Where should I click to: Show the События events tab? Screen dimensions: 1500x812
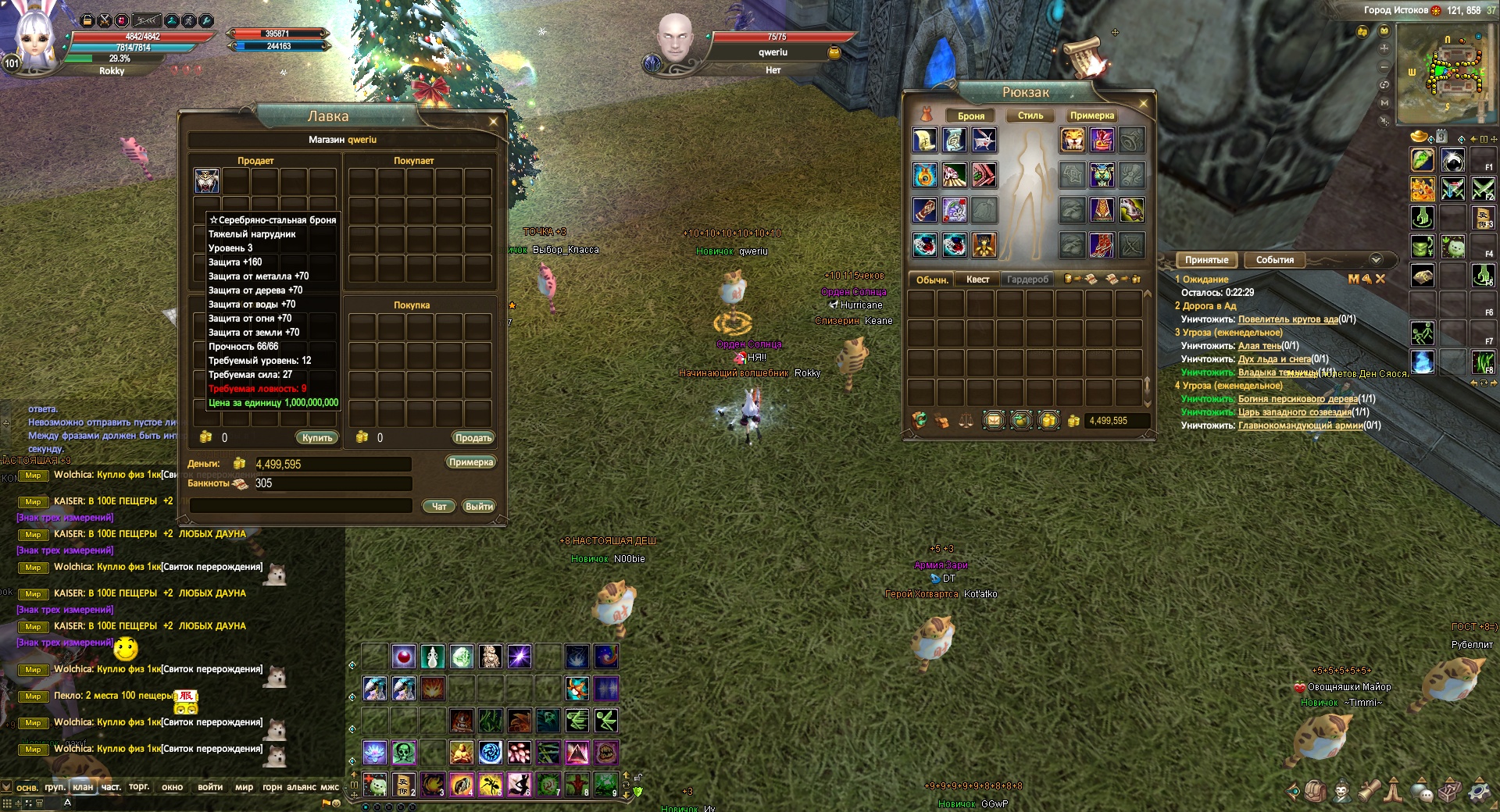1274,260
